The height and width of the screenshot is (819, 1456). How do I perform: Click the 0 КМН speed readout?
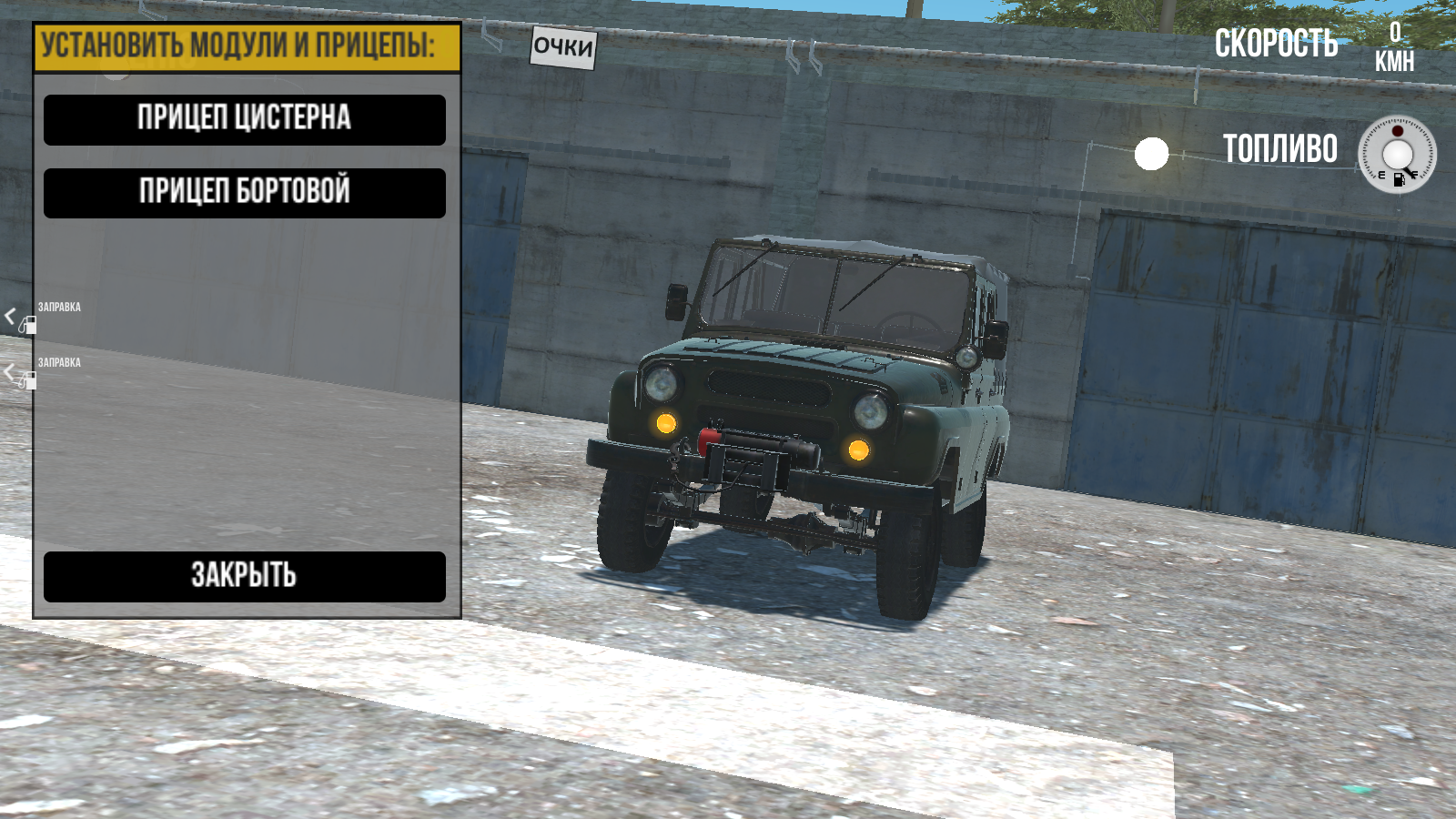[x=1395, y=44]
